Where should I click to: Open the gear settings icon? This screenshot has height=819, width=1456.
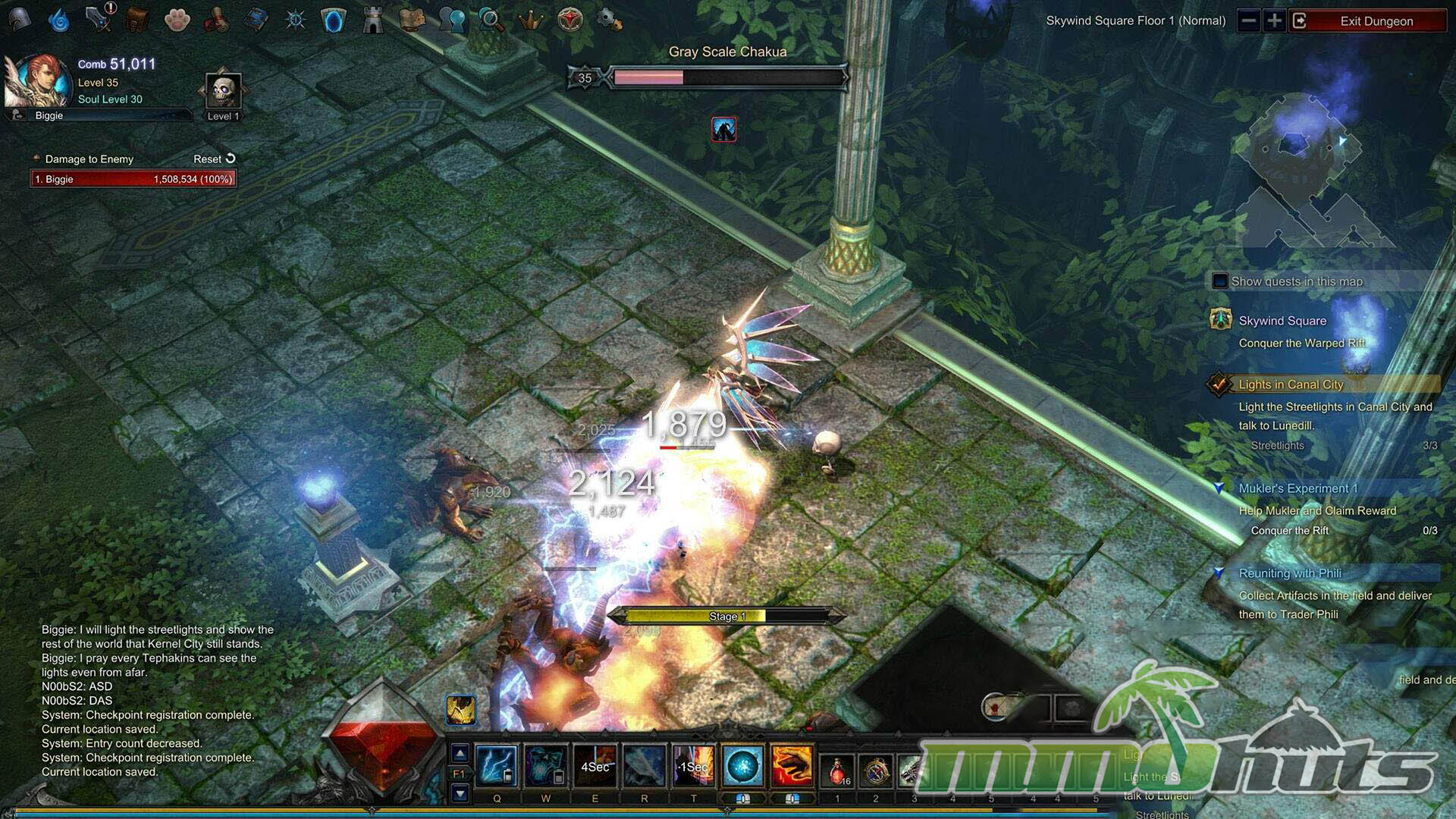point(609,19)
